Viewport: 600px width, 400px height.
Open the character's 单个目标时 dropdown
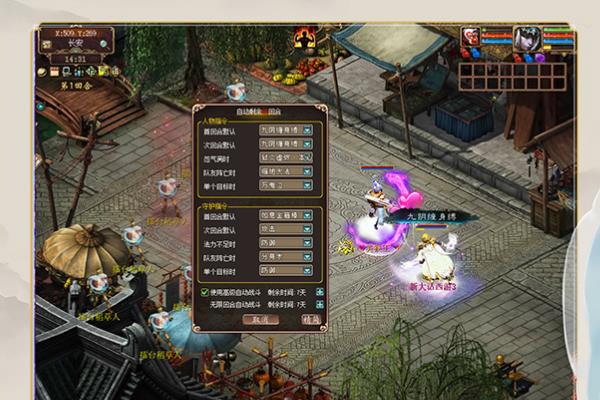(307, 185)
